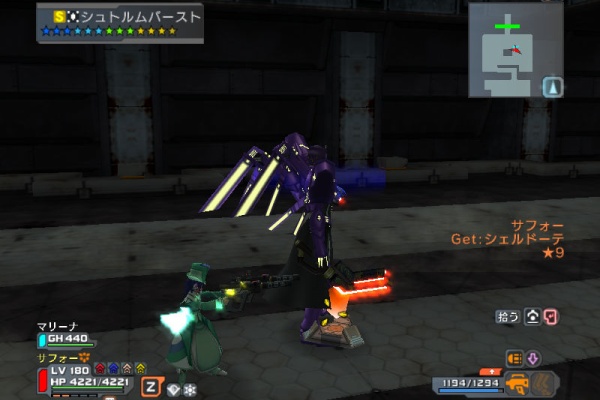Open the minimap in the corner
Screen dimensions: 600x400
(509, 50)
